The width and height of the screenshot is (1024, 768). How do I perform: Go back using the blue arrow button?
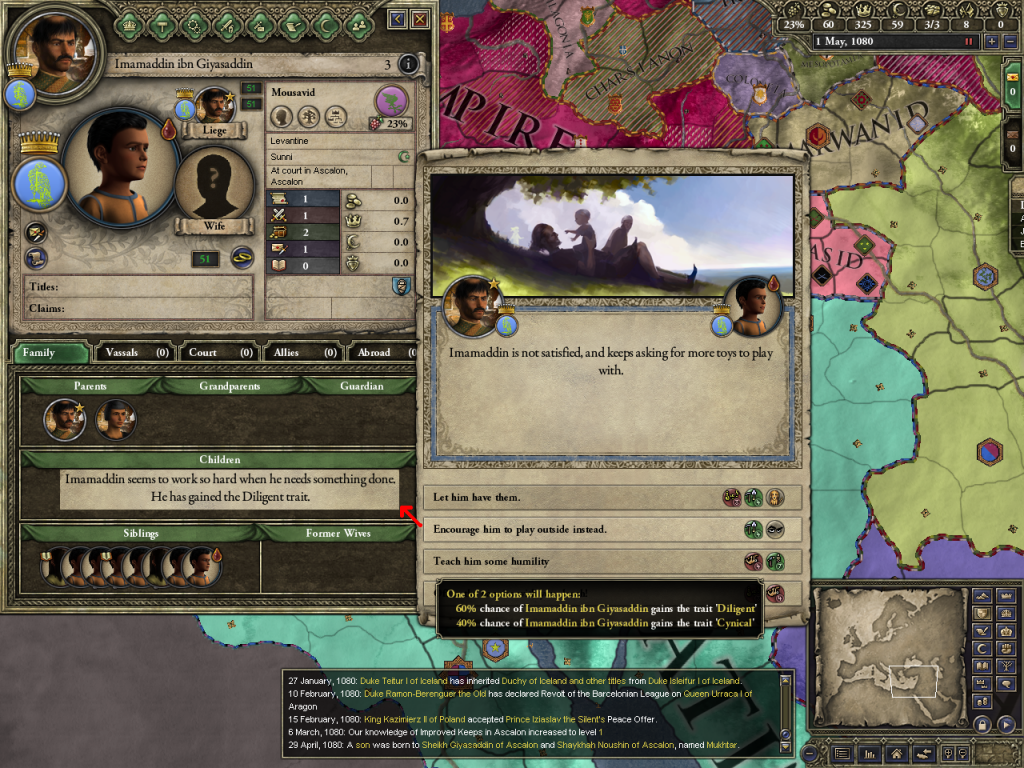click(398, 19)
